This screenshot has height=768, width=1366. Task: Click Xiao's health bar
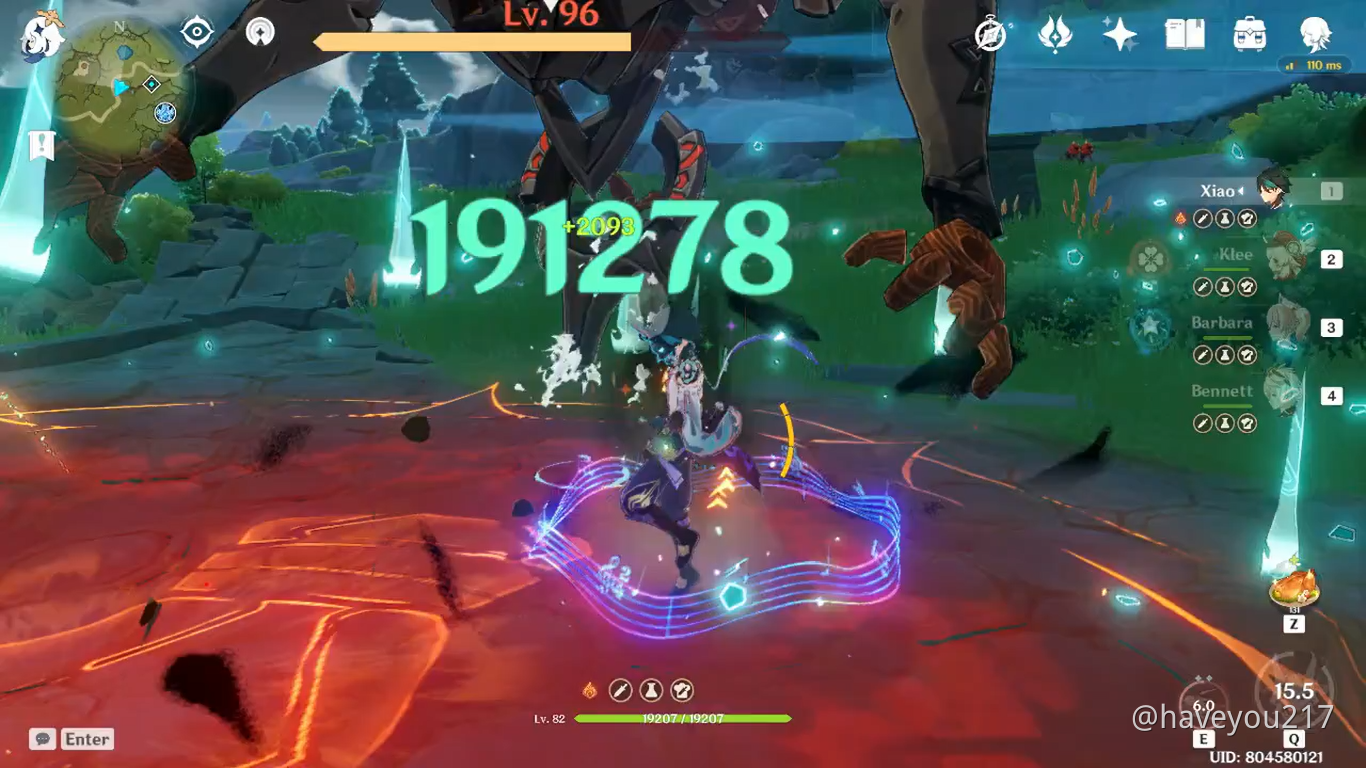[683, 717]
